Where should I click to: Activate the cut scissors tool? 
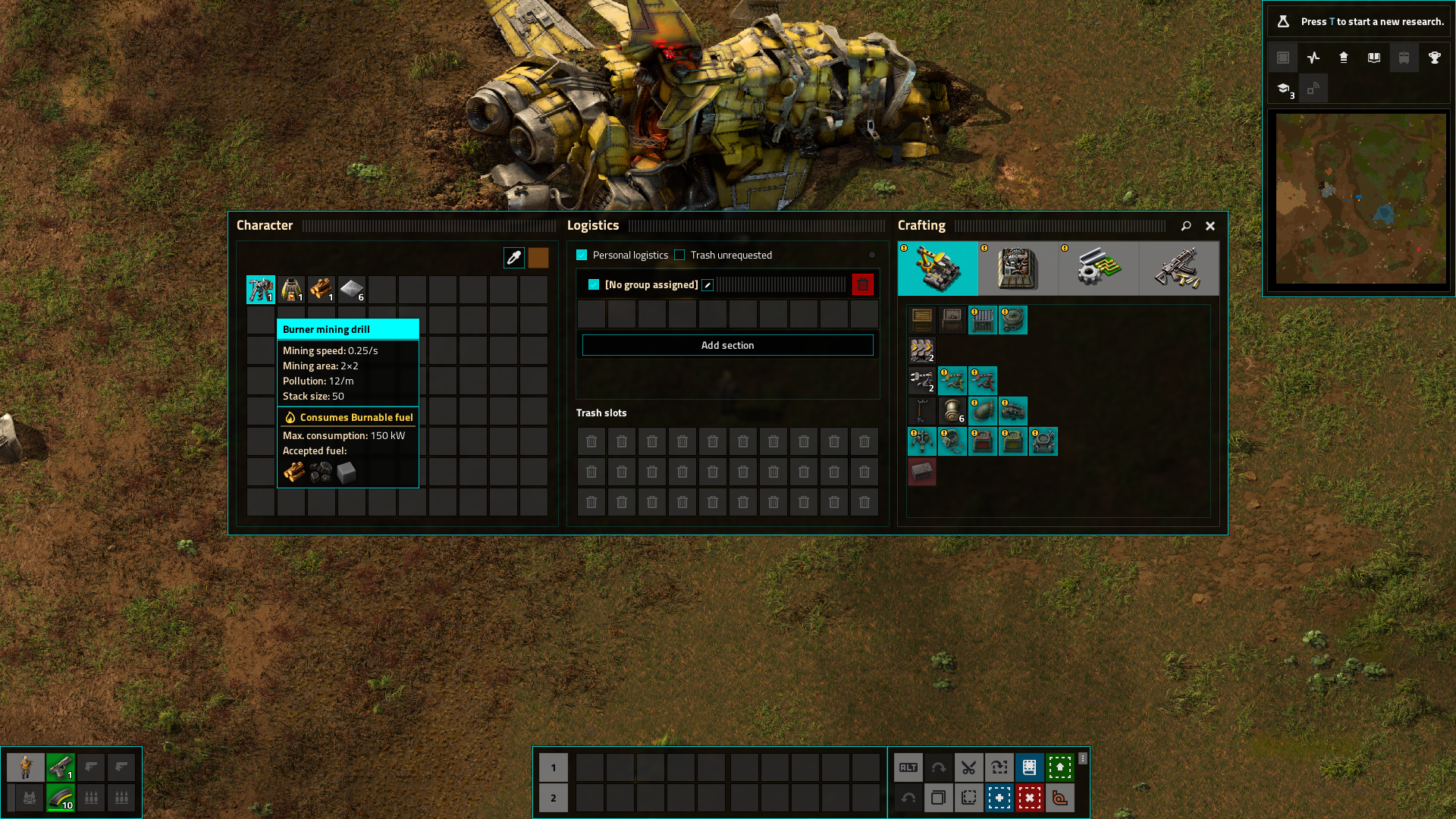(968, 767)
